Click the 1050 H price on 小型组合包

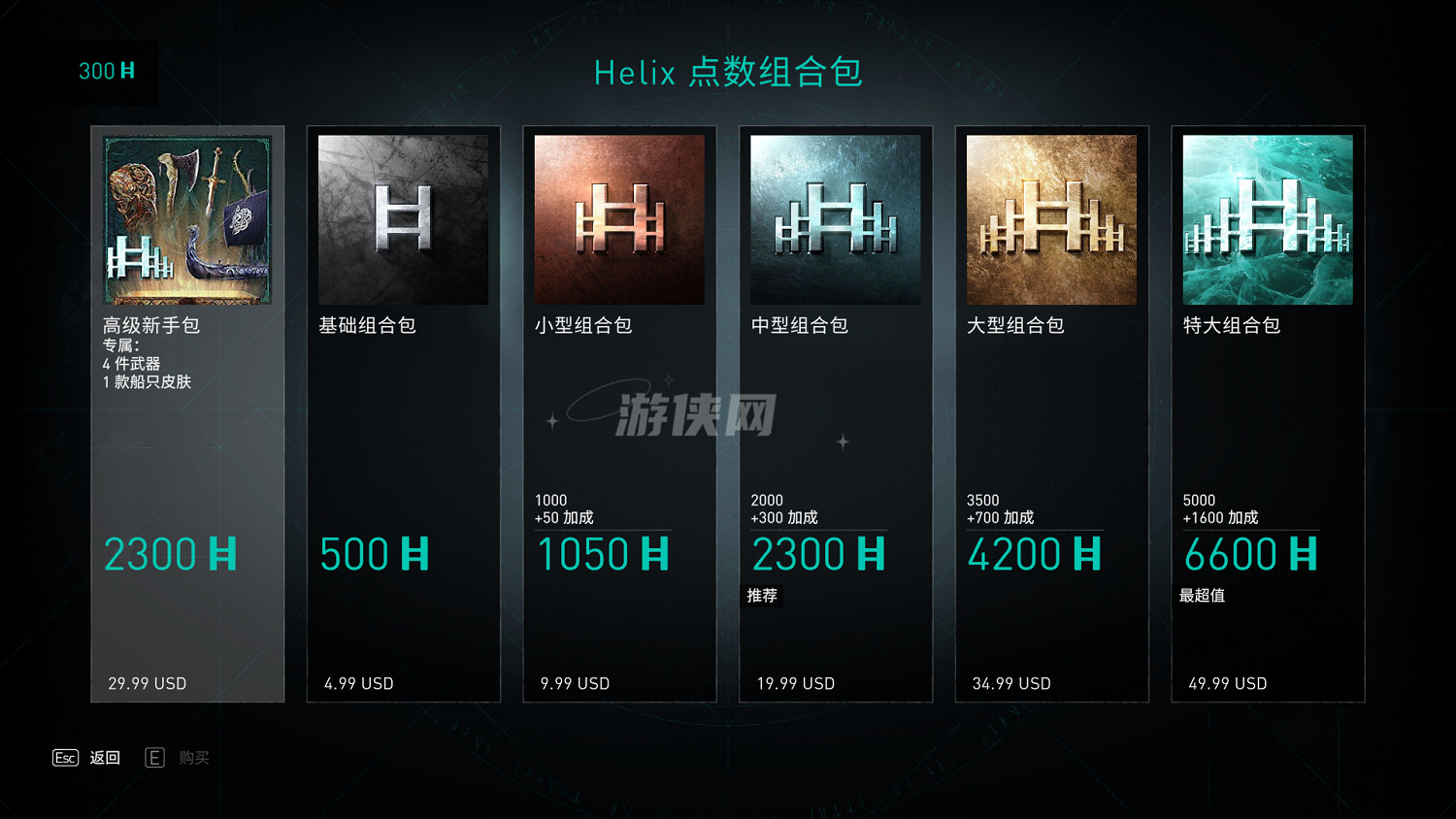point(602,553)
